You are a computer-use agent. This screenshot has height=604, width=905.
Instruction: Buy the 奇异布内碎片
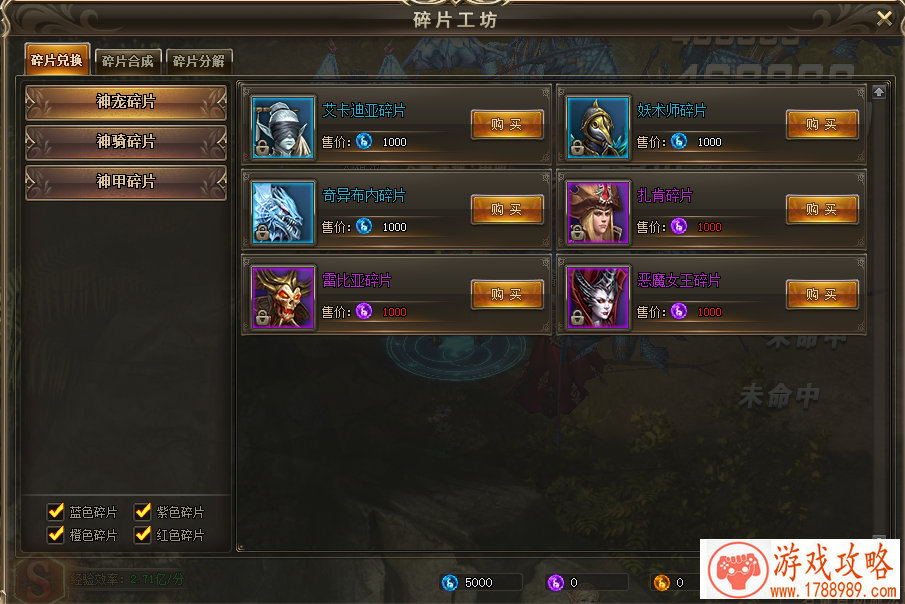(507, 210)
